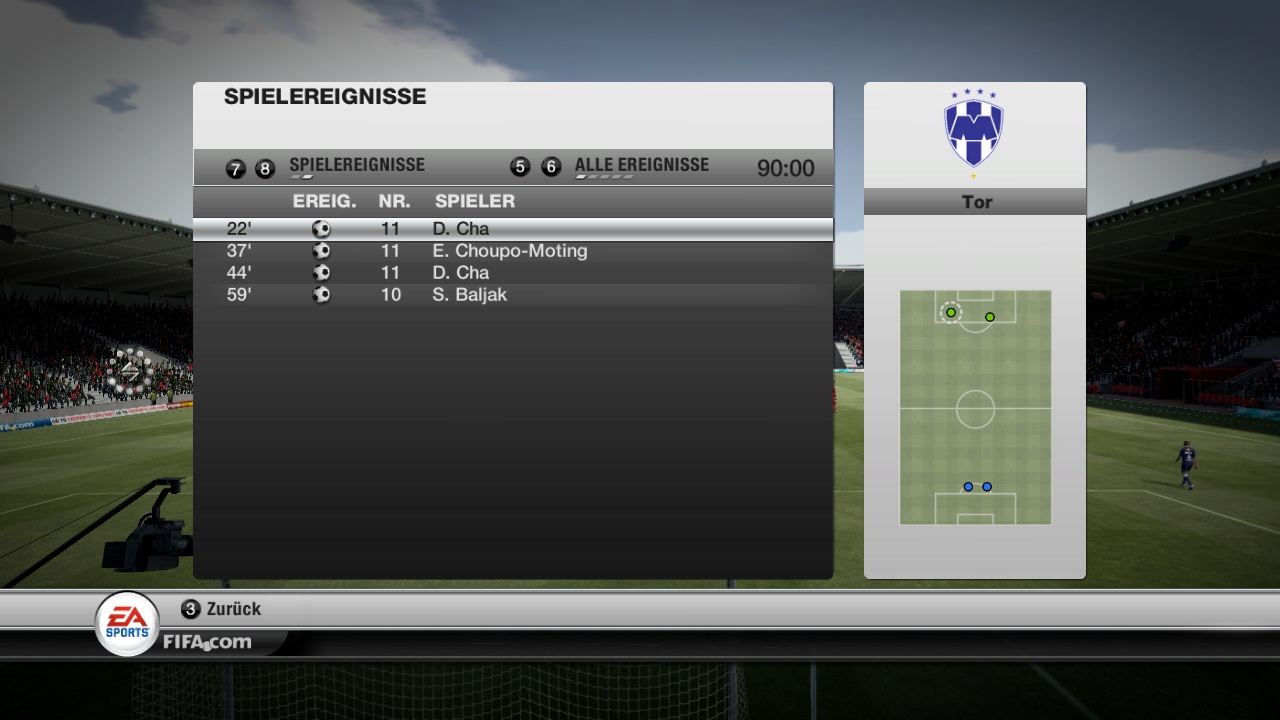The image size is (1280, 720).
Task: Pick the 59' S. Baljak goal row
Action: point(512,295)
